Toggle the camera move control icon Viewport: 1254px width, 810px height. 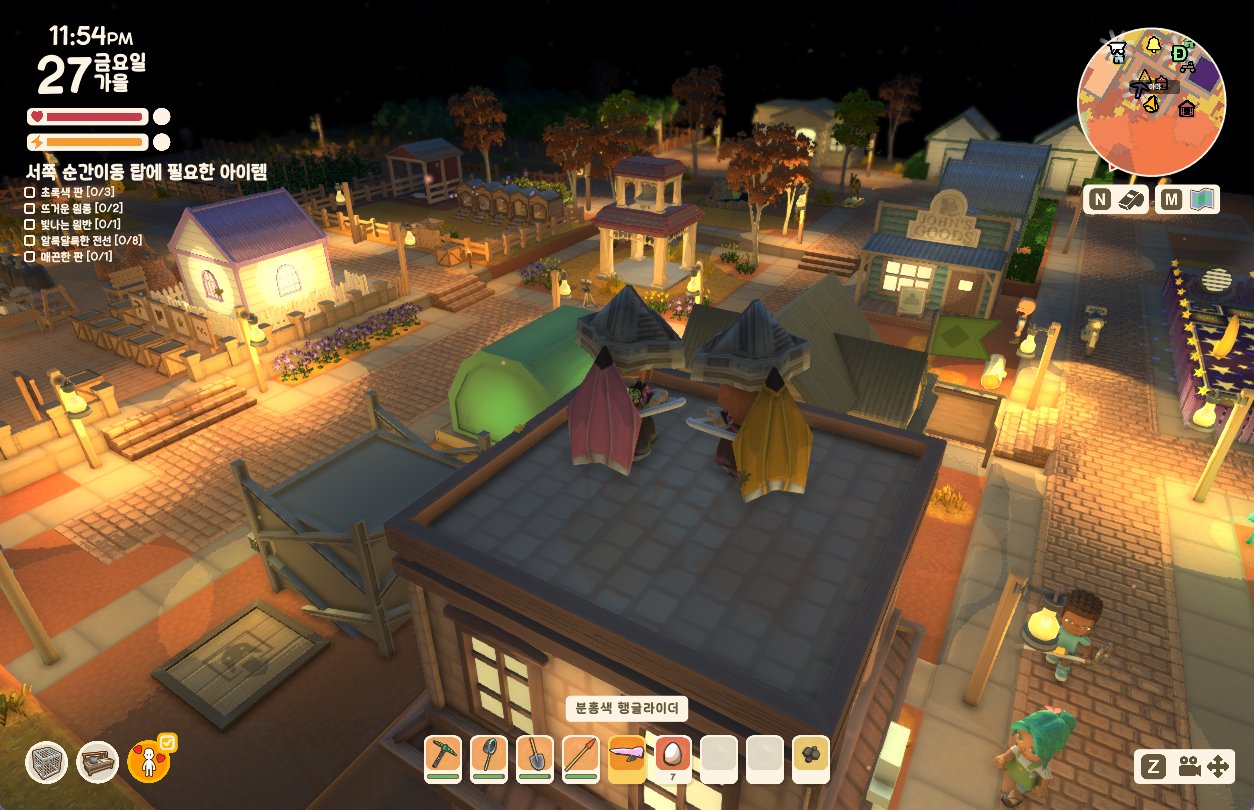pyautogui.click(x=1204, y=767)
